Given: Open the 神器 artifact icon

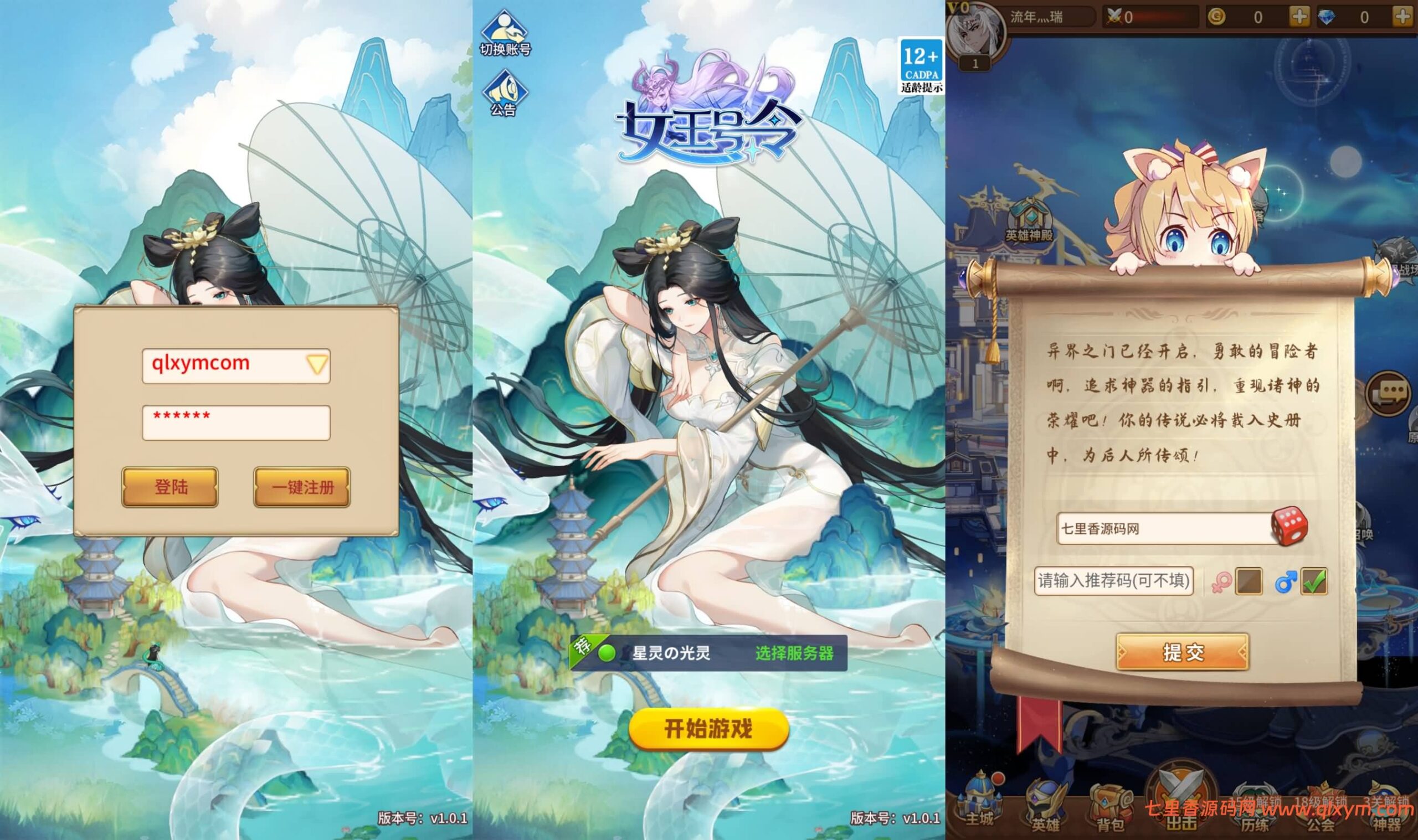Looking at the screenshot, I should coord(1398,804).
